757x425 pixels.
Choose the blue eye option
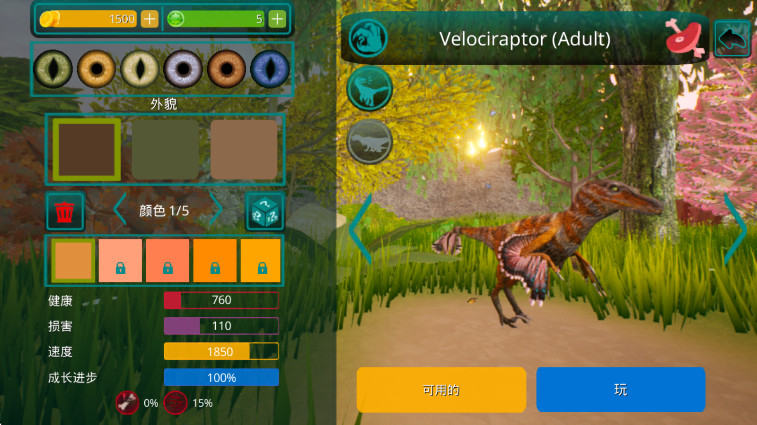click(269, 69)
